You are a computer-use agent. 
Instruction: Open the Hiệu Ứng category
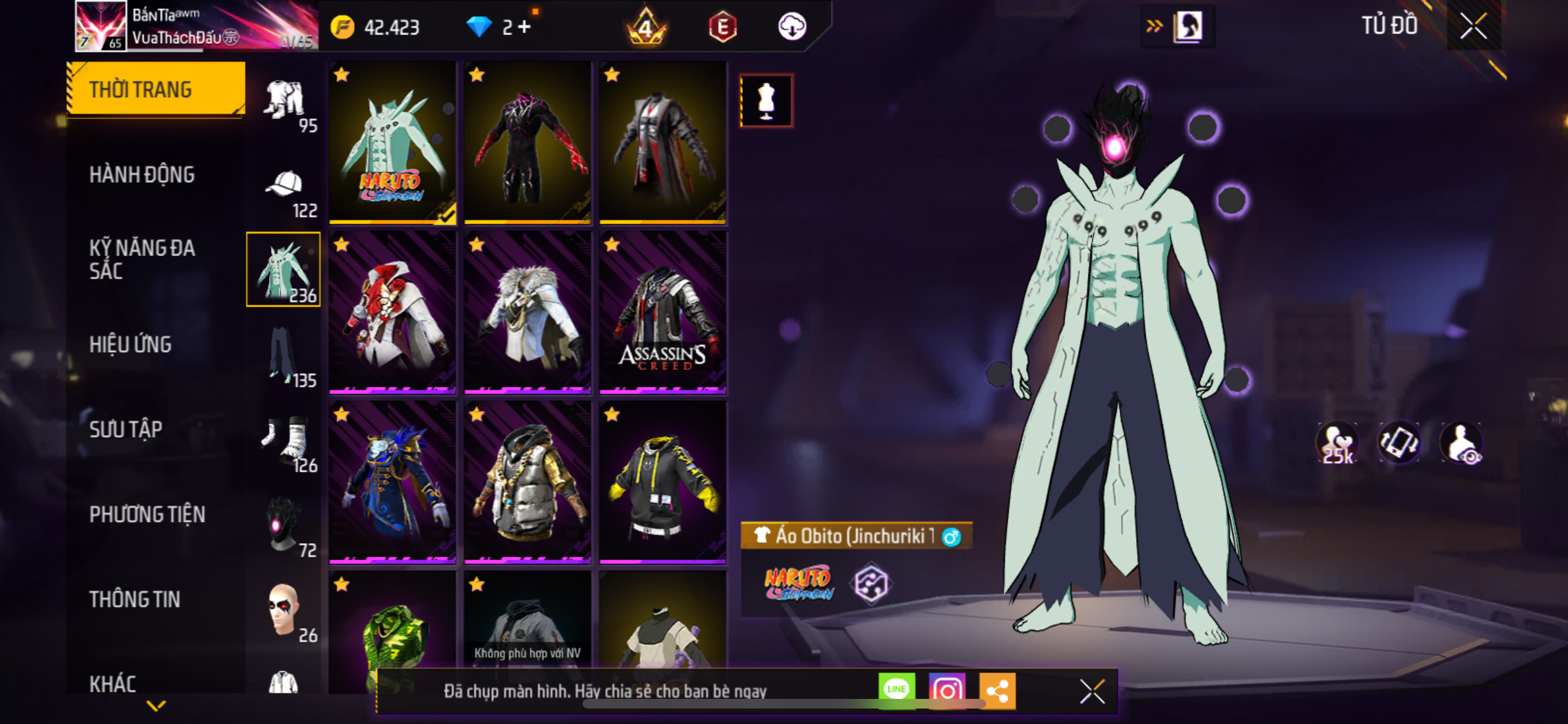[x=131, y=344]
